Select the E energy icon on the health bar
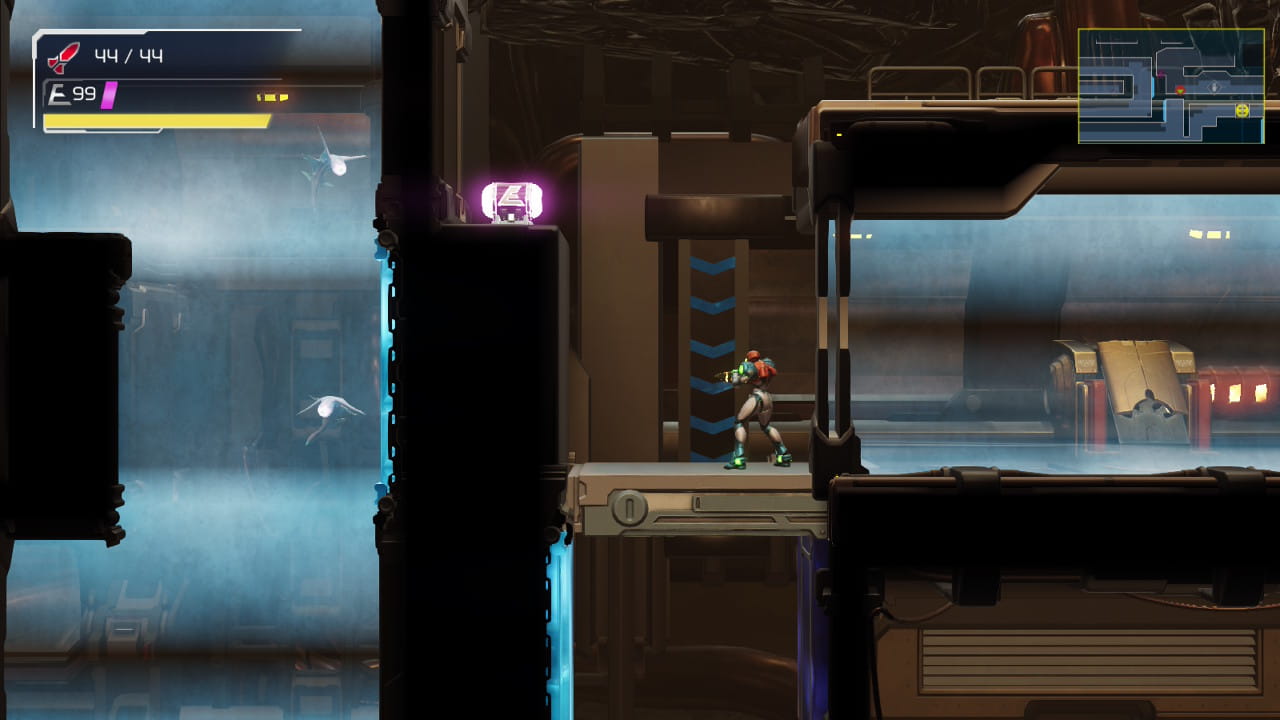 [59, 92]
